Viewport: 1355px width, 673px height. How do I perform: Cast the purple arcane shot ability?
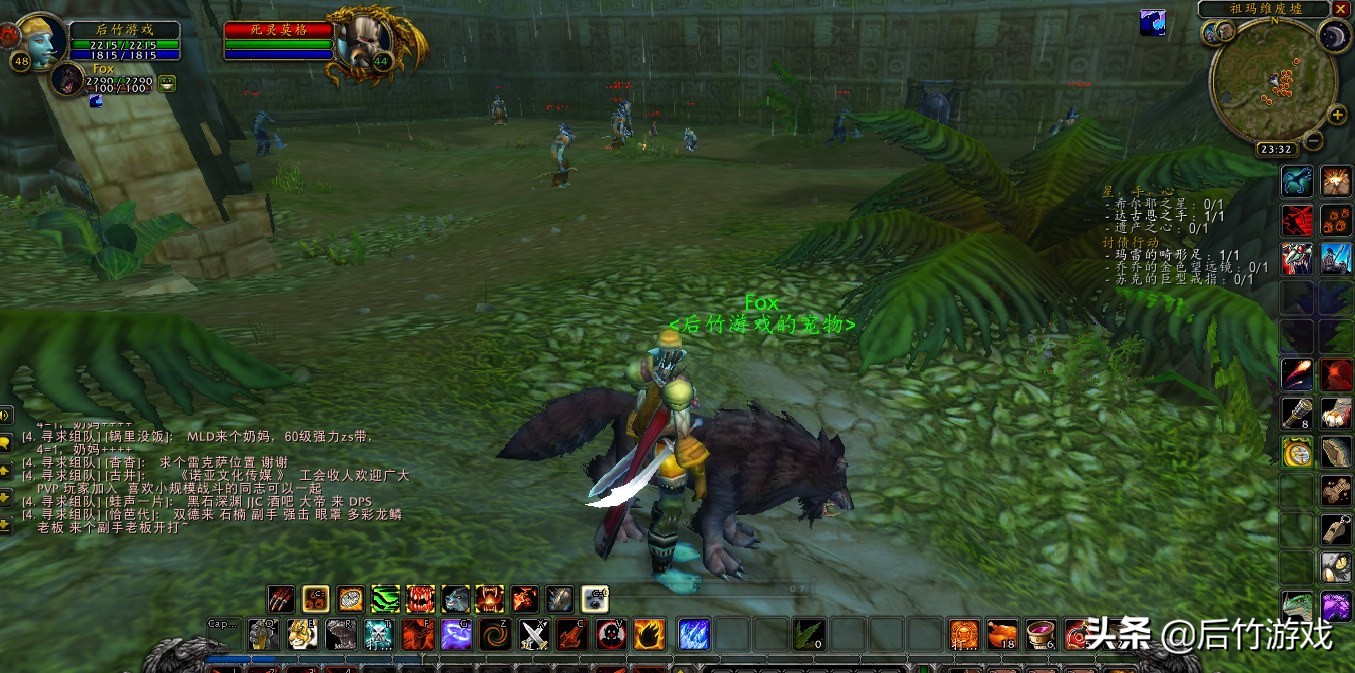pos(457,634)
